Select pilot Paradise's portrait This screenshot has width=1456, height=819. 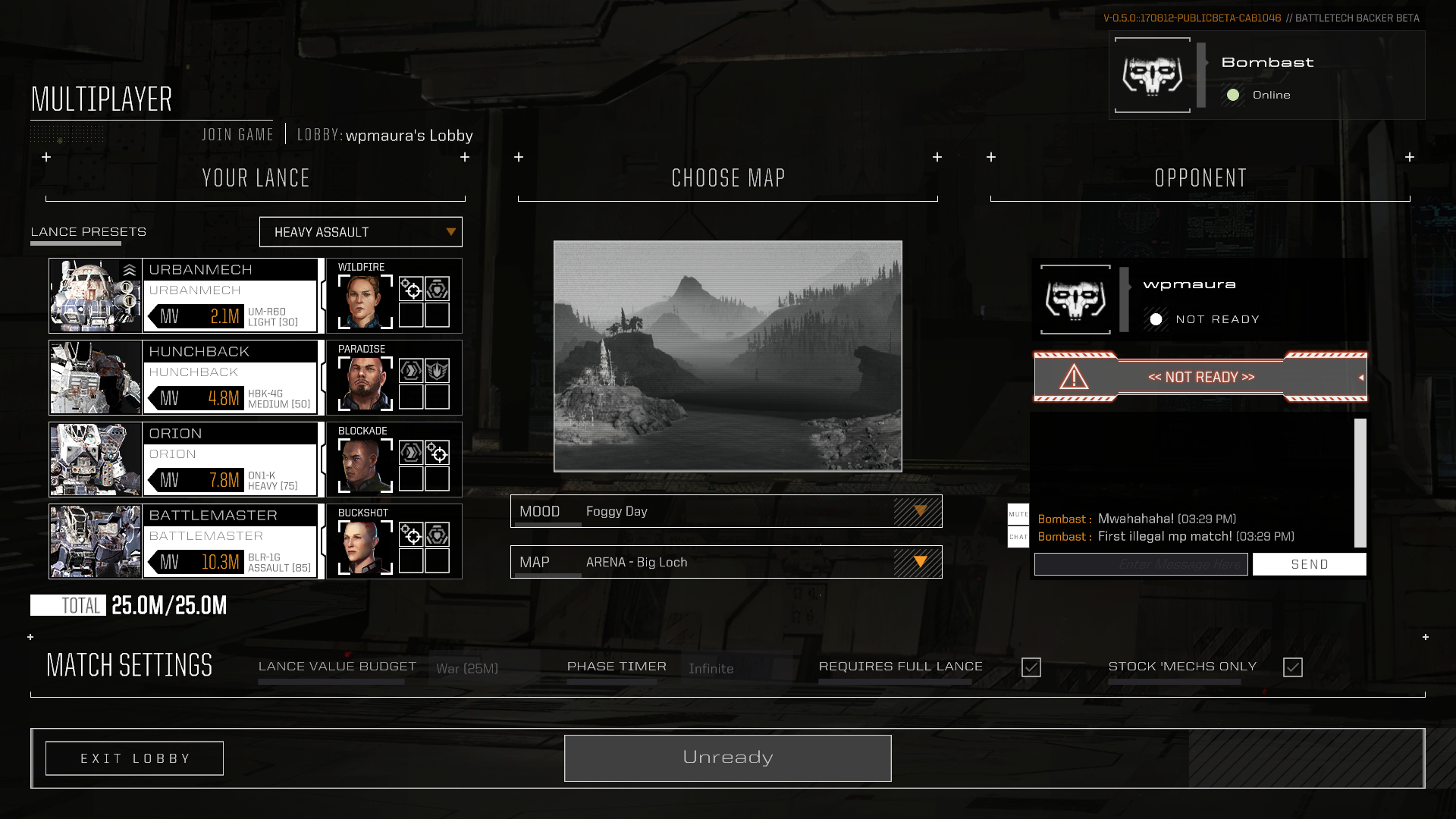tap(365, 383)
